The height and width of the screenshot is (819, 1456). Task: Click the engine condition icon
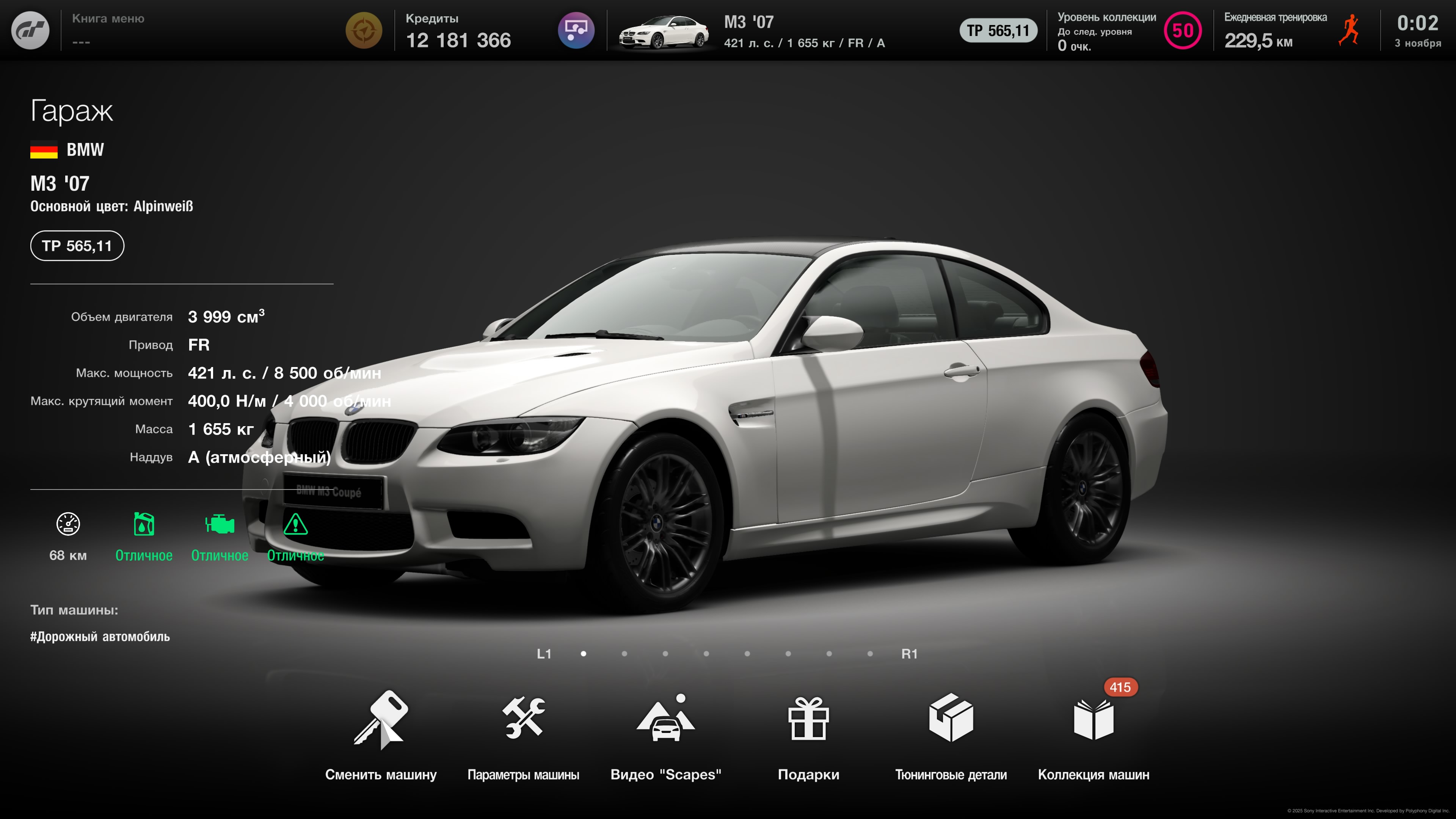click(219, 524)
